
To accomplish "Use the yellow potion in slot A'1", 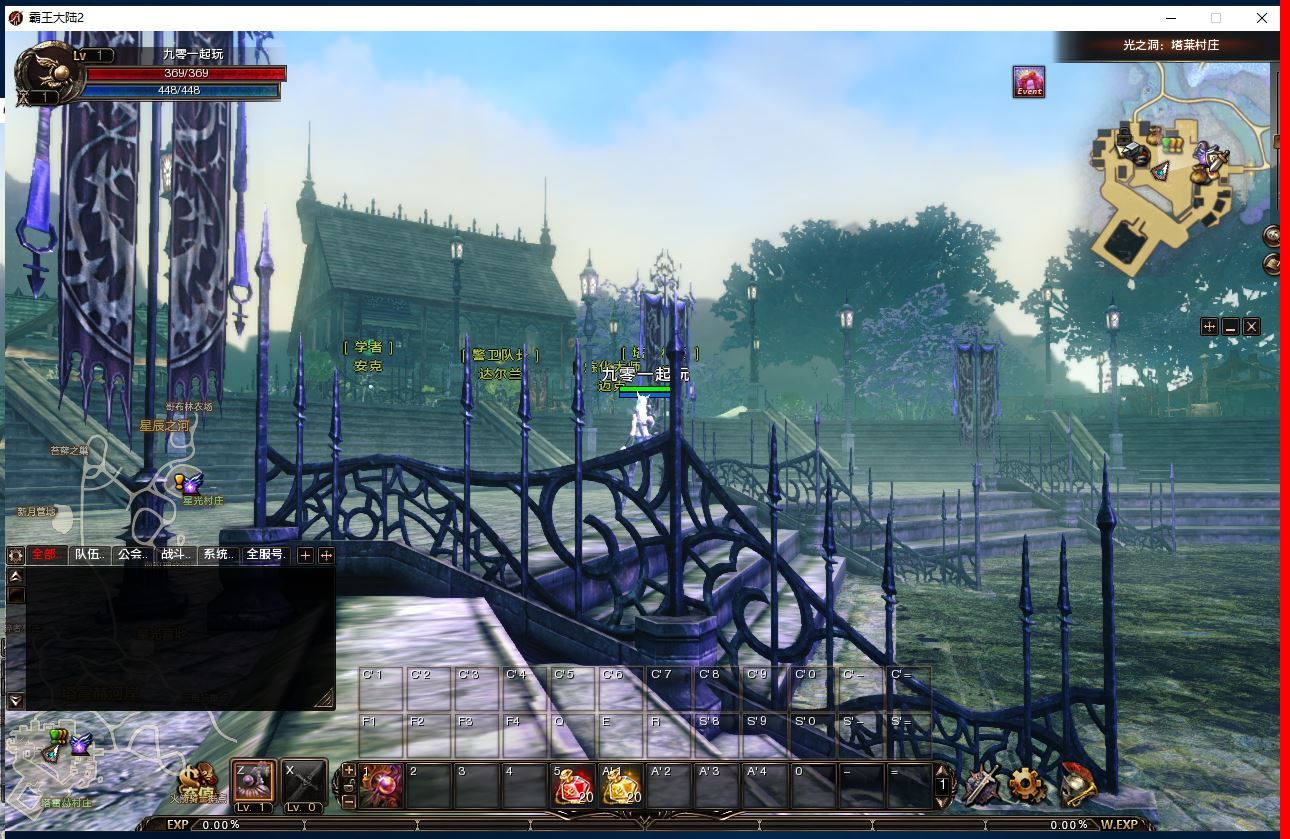I will 622,785.
